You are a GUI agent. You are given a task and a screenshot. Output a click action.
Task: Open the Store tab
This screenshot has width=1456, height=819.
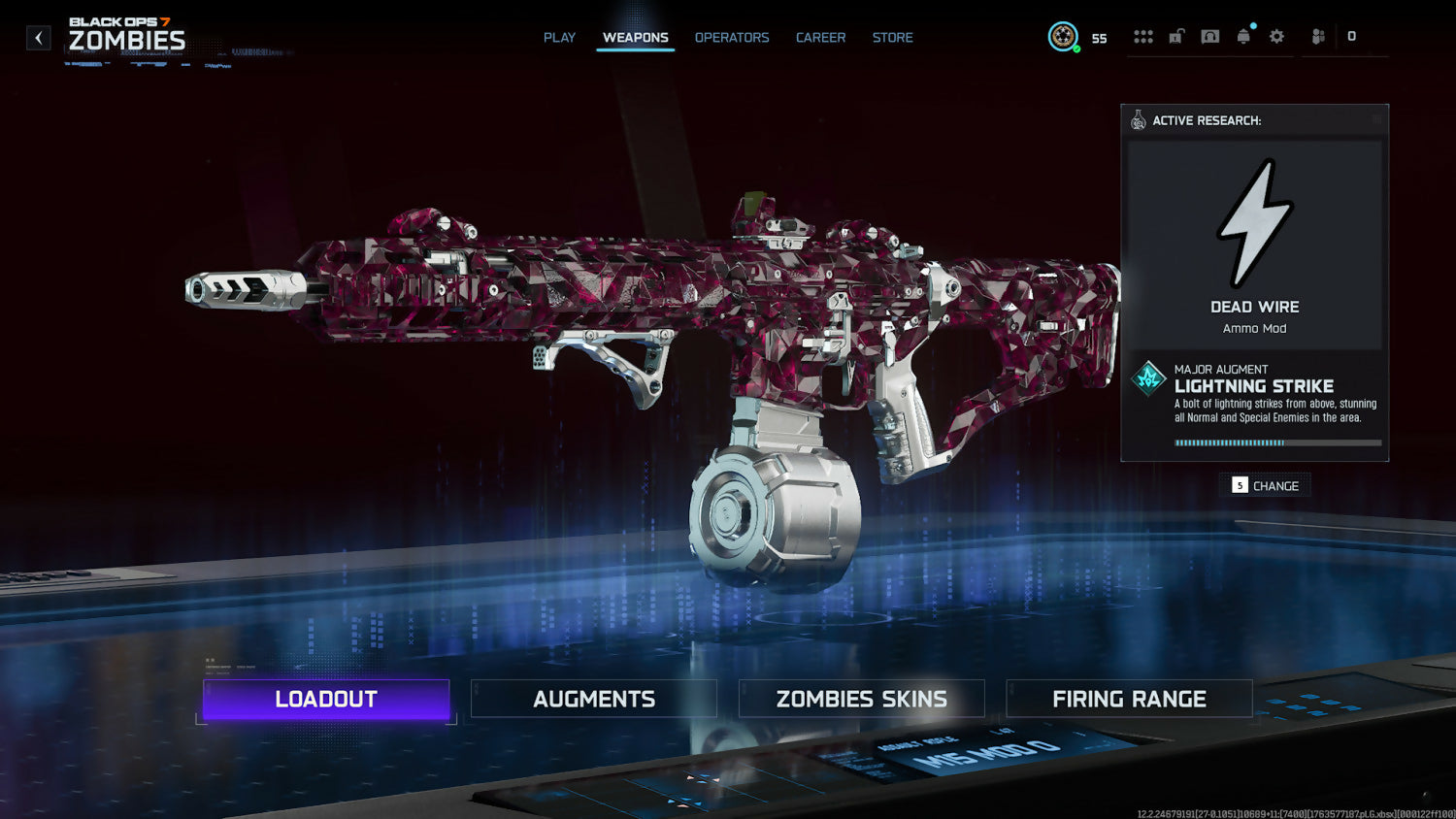(x=892, y=38)
